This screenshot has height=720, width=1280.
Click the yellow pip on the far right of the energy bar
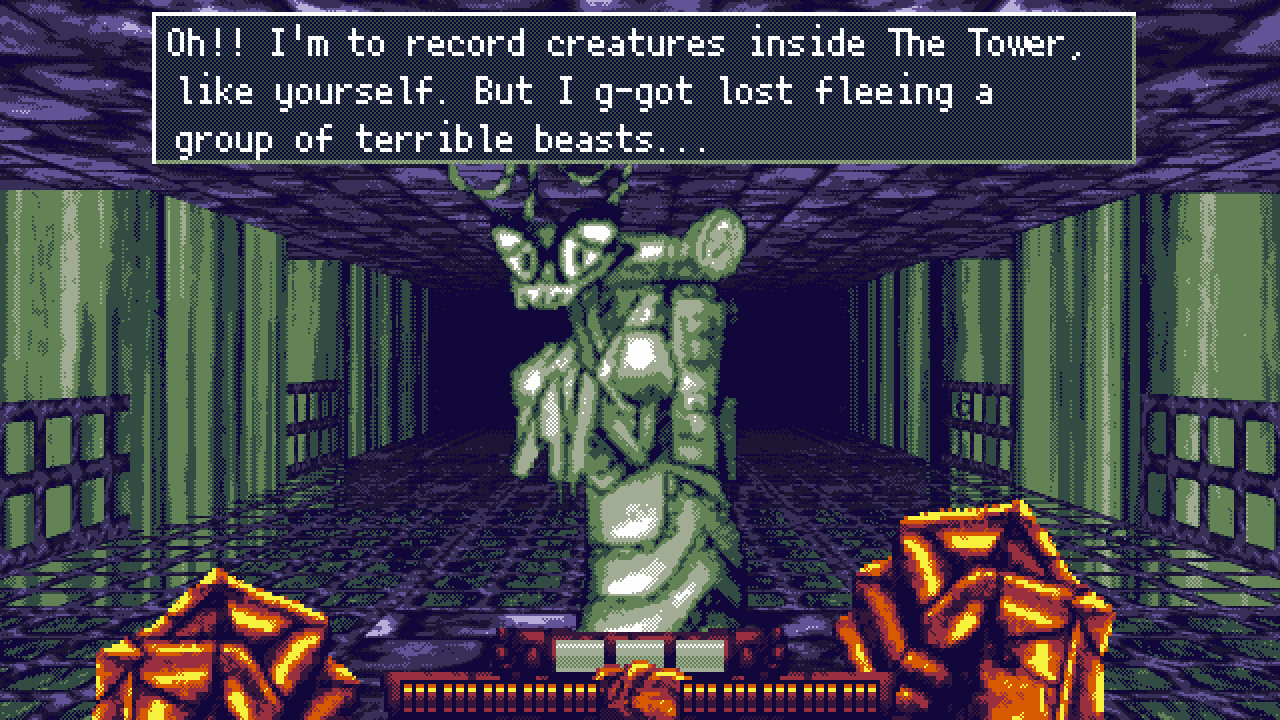872,689
